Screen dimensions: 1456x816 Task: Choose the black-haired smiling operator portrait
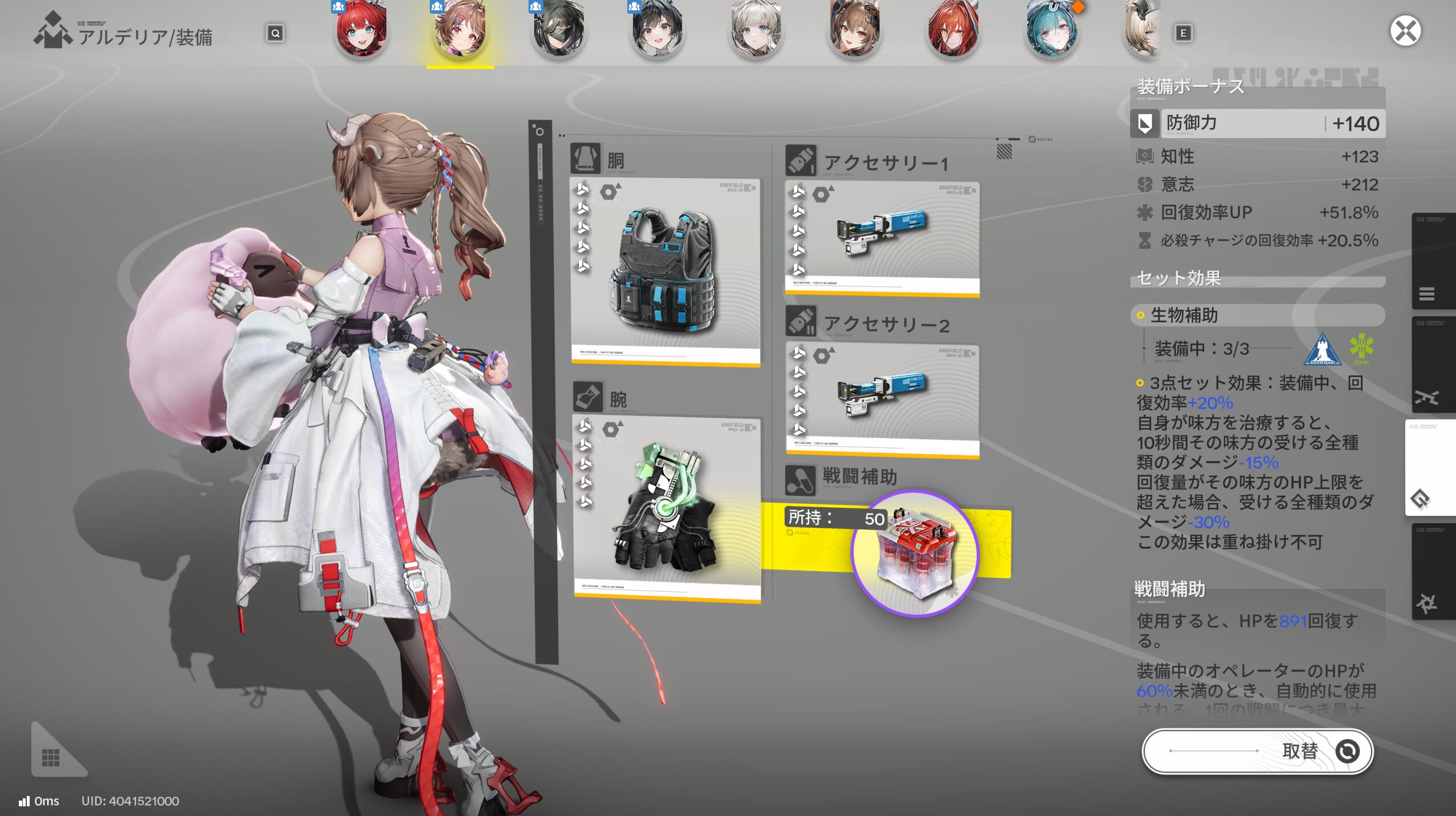point(657,30)
